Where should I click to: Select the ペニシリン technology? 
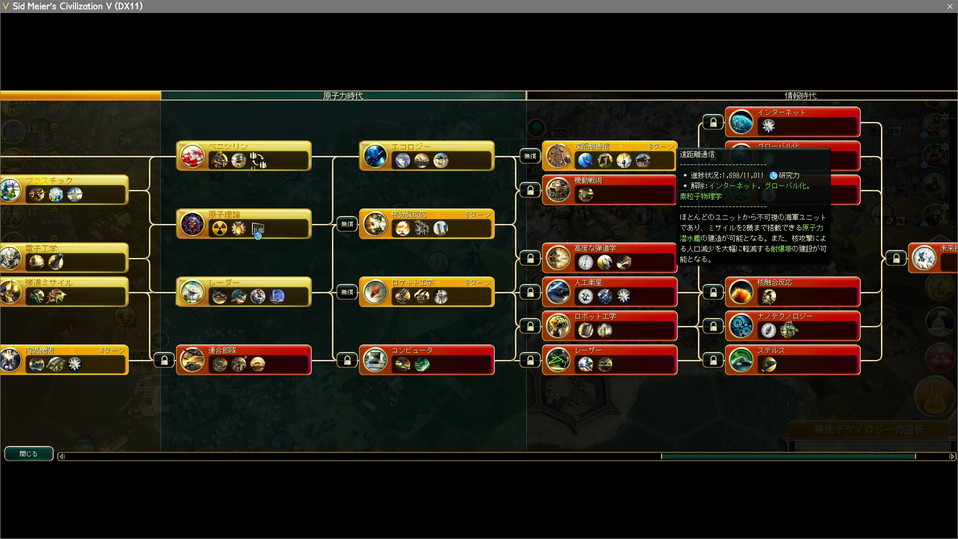click(244, 156)
